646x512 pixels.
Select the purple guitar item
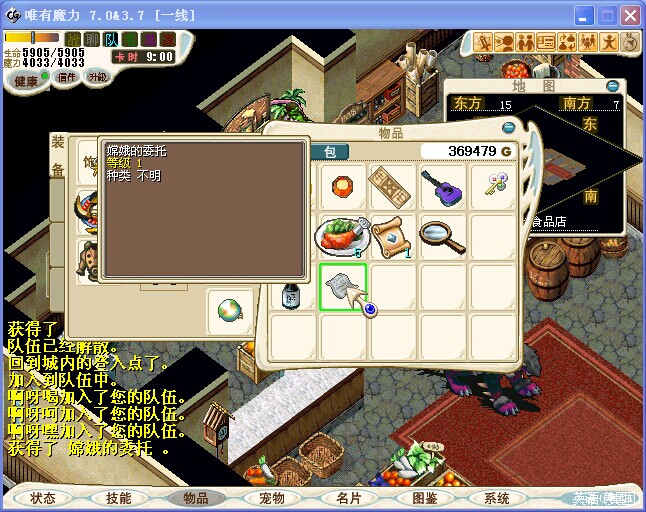[443, 187]
